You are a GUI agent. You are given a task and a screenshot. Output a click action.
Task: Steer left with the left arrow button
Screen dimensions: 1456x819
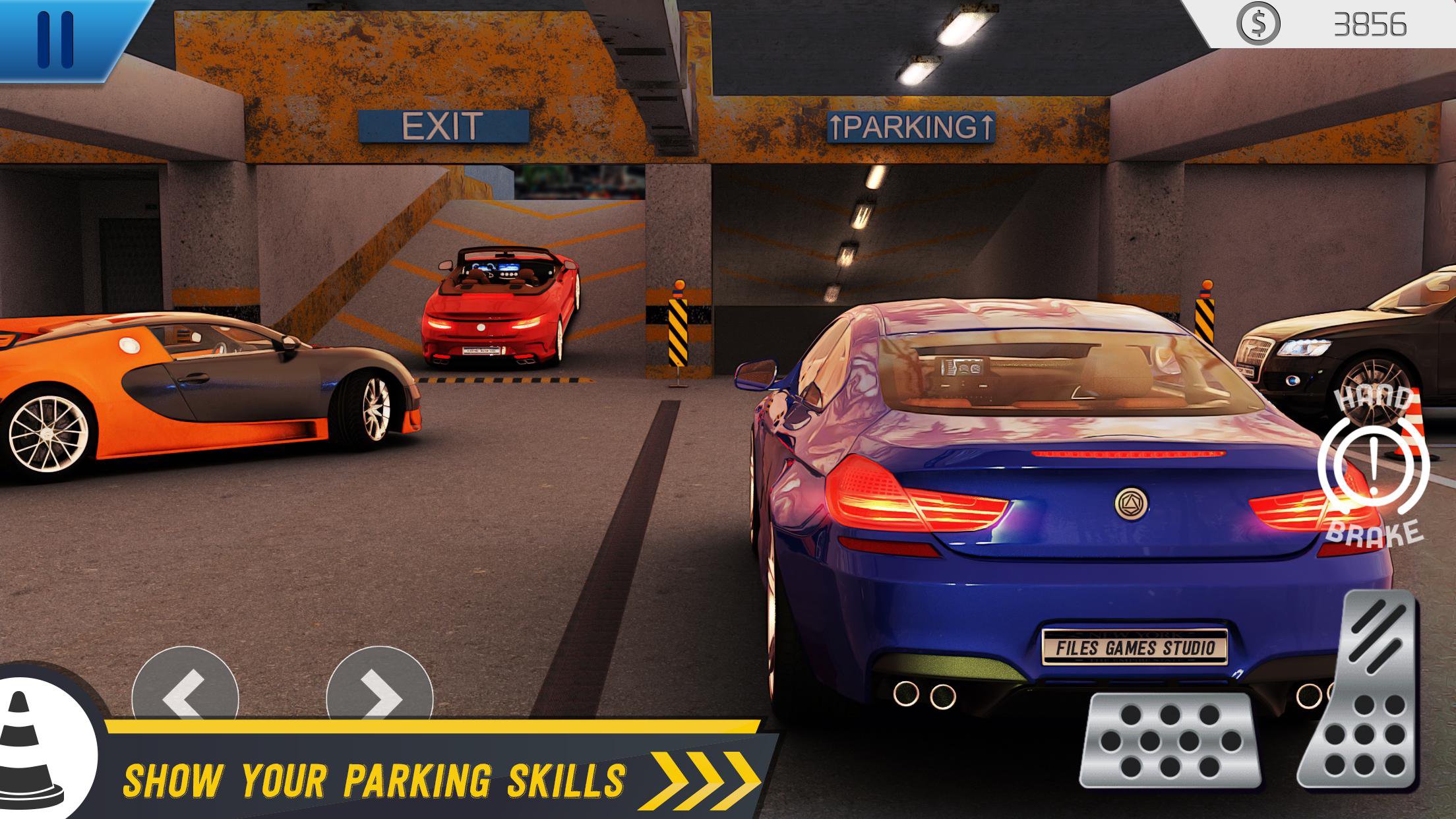point(184,689)
